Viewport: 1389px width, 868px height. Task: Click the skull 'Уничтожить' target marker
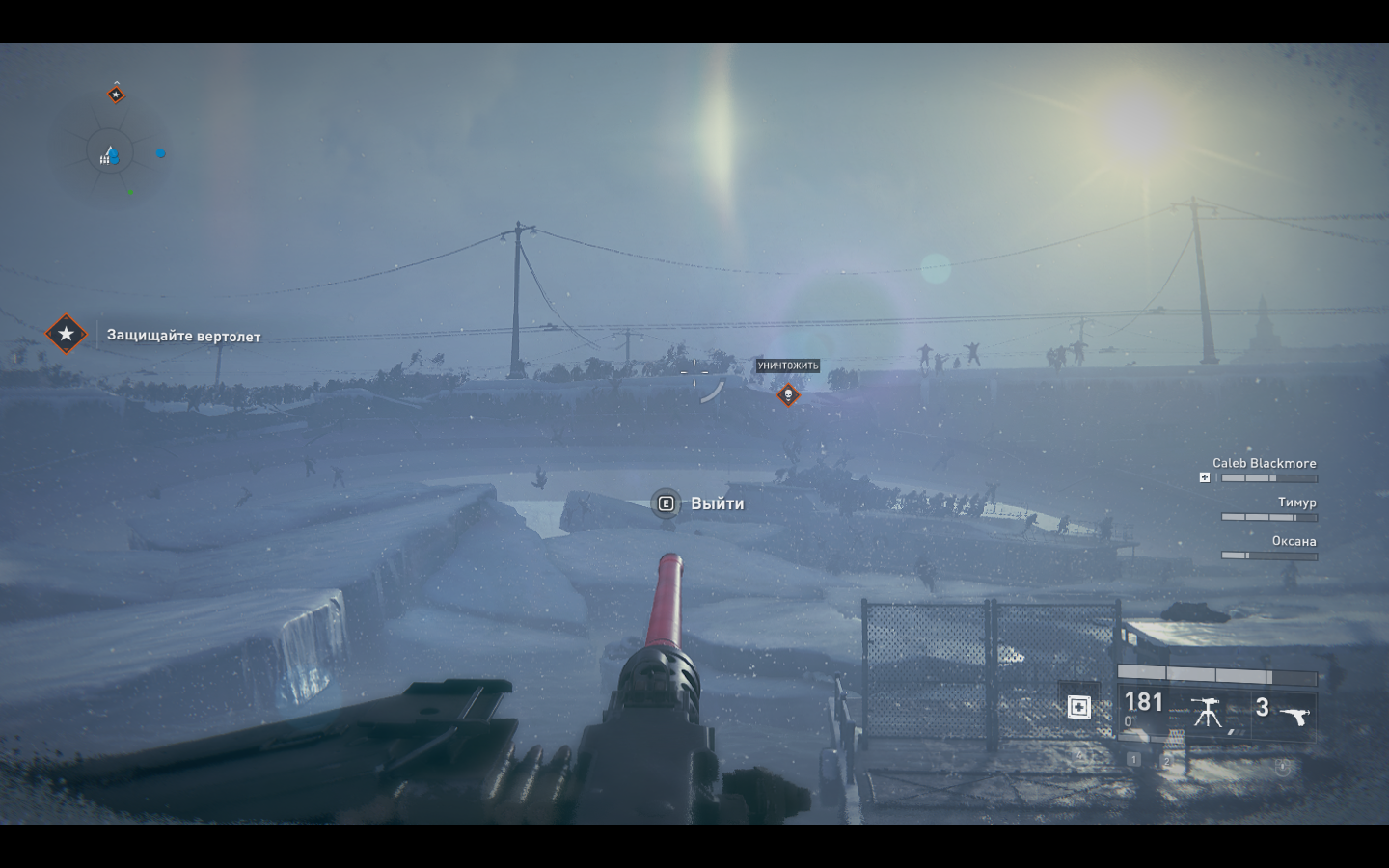tap(788, 394)
